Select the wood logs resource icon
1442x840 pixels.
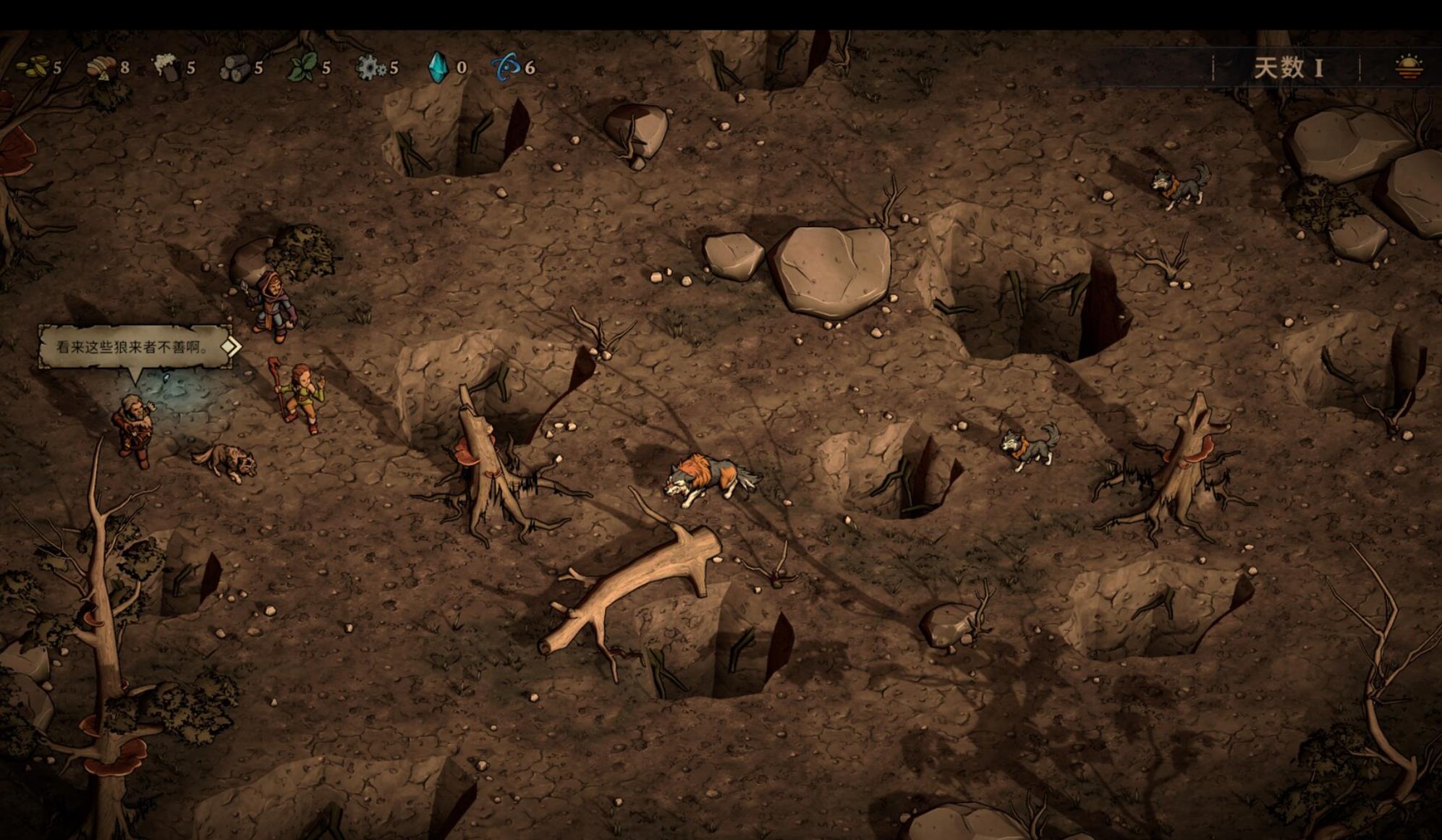pyautogui.click(x=234, y=68)
